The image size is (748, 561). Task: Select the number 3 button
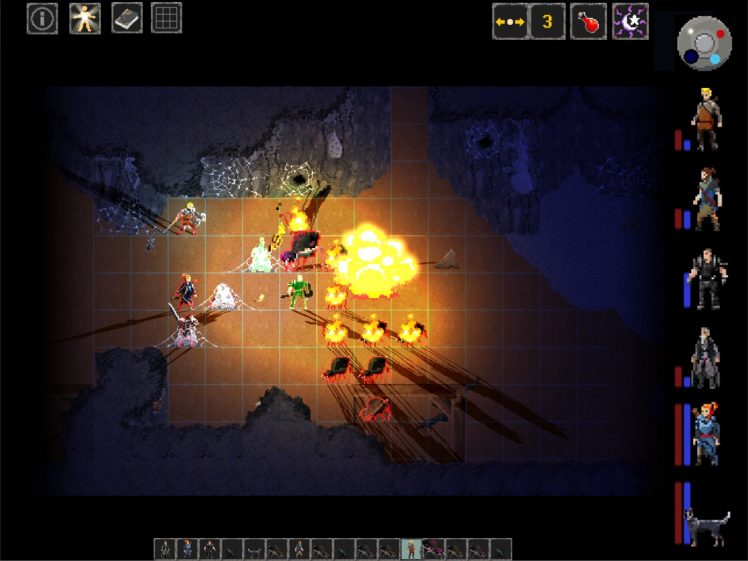click(547, 21)
